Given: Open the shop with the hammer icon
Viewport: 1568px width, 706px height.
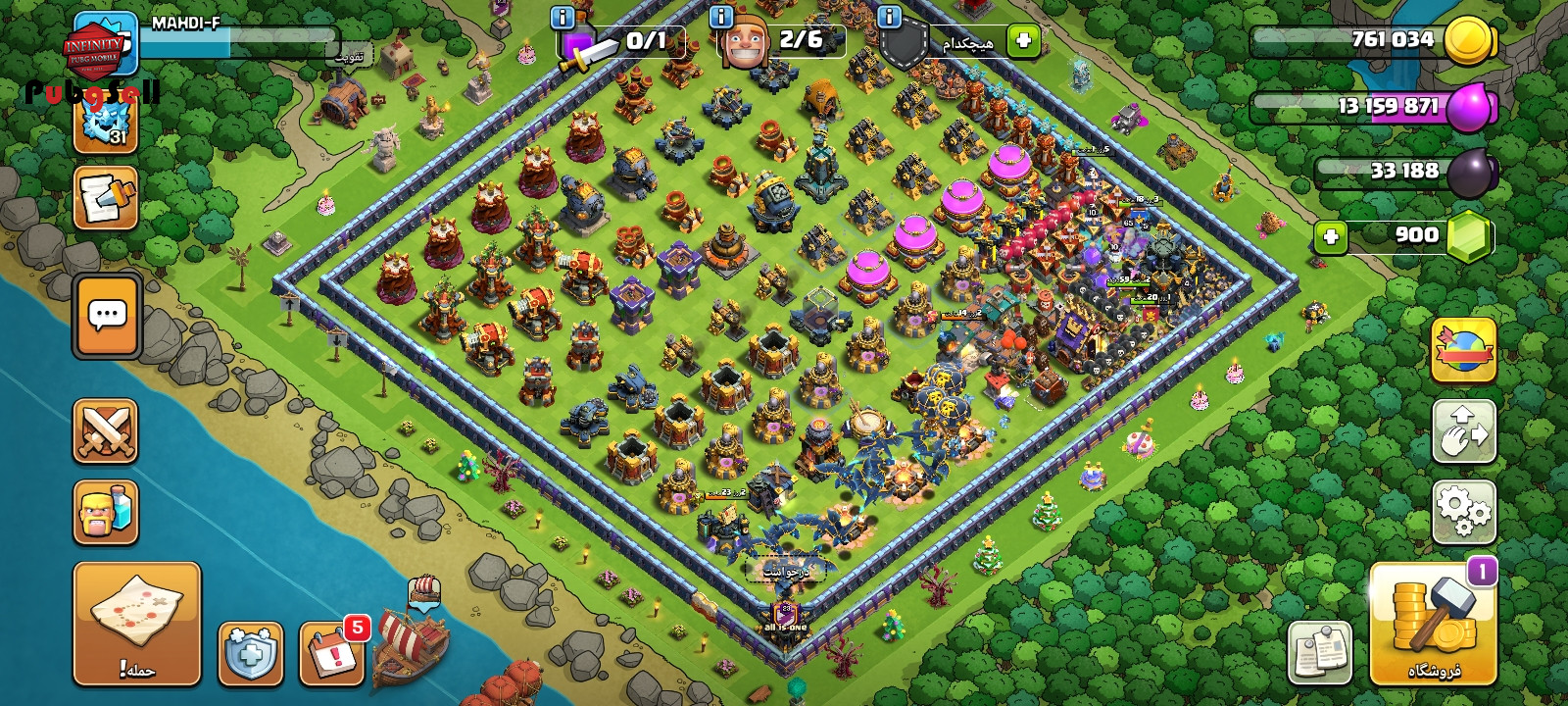Looking at the screenshot, I should tap(1433, 623).
